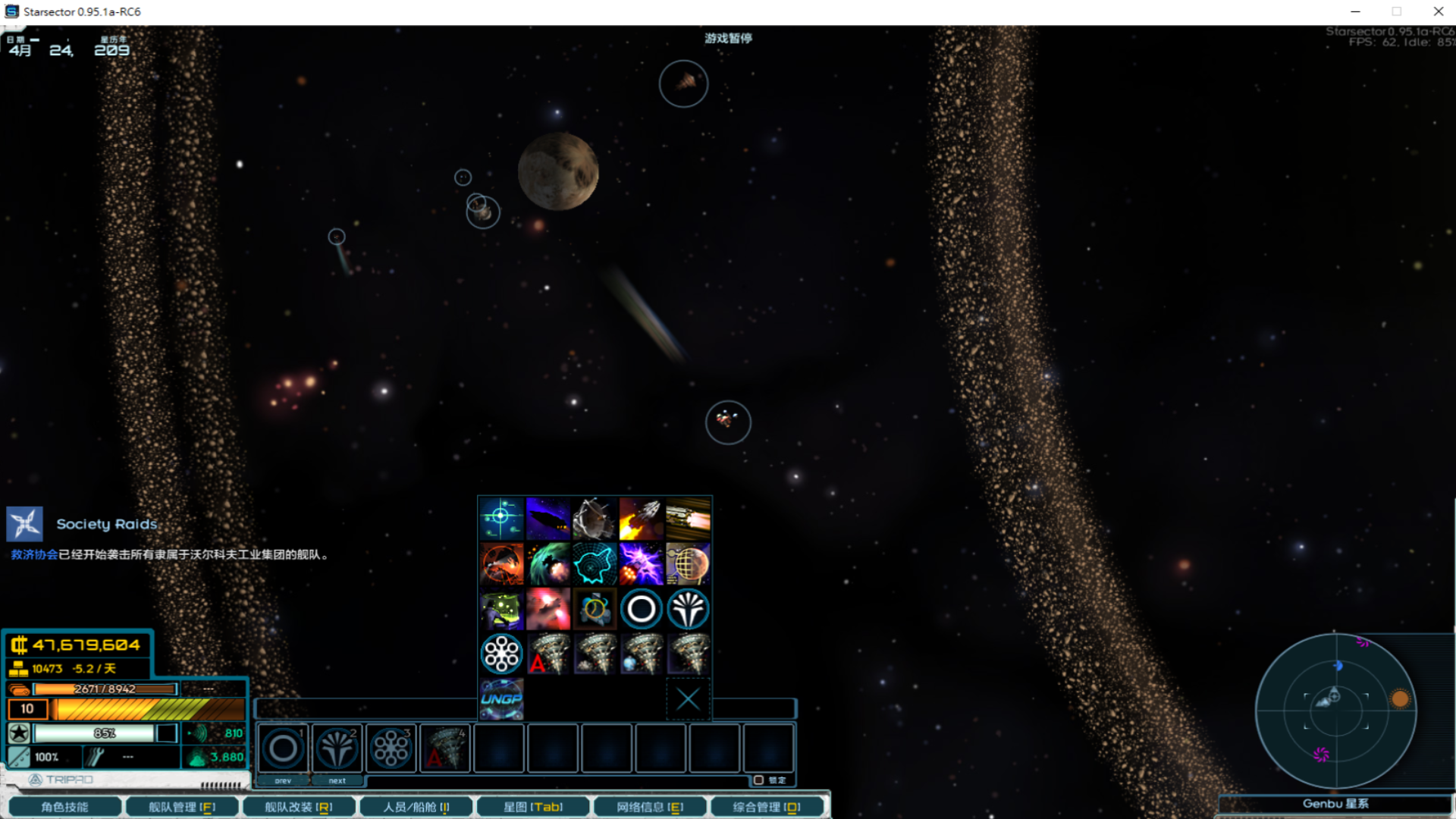Activate the ring ability in hotbar slot 1

tap(283, 748)
